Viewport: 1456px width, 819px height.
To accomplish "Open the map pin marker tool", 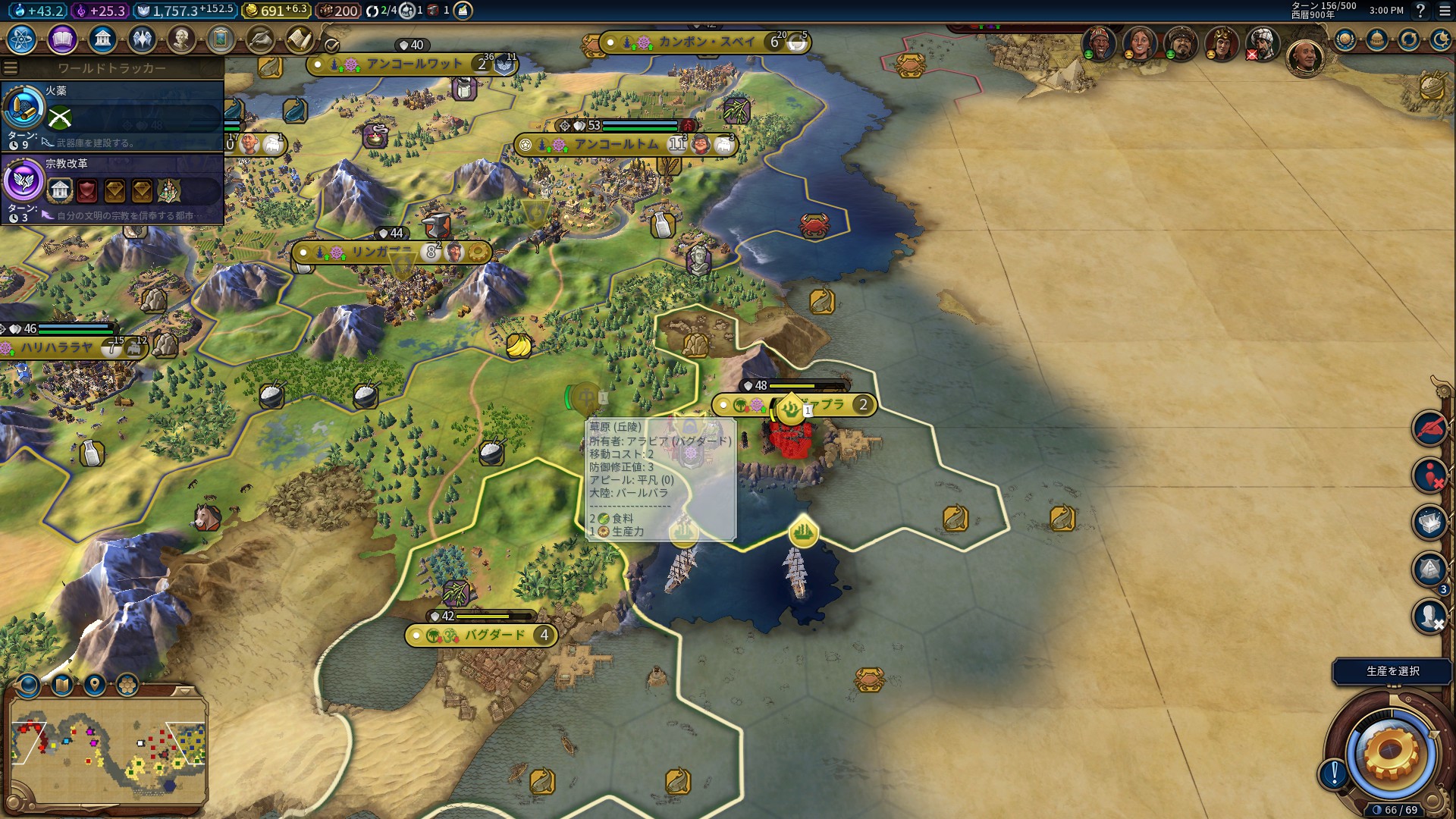I will tap(95, 686).
